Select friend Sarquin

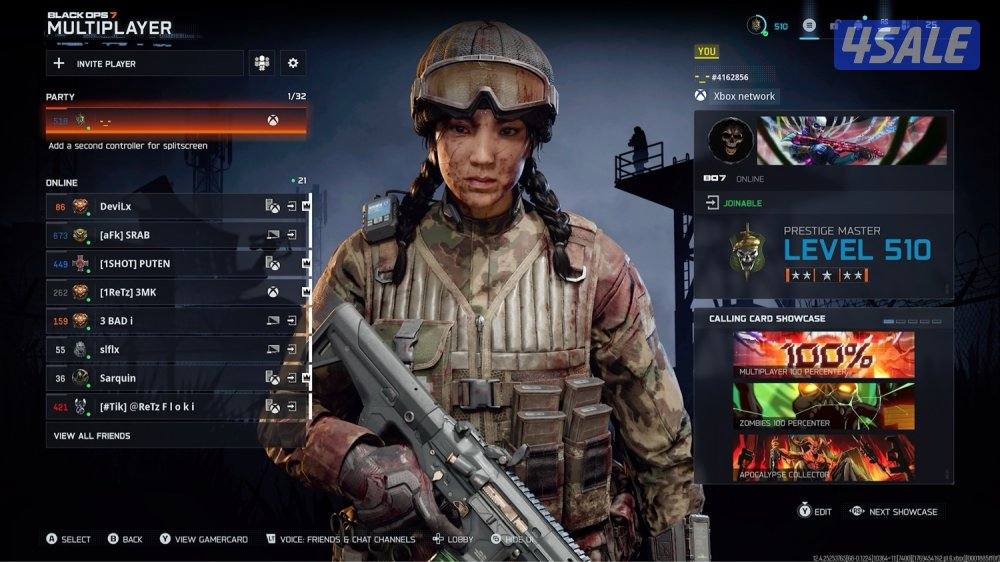coord(160,378)
